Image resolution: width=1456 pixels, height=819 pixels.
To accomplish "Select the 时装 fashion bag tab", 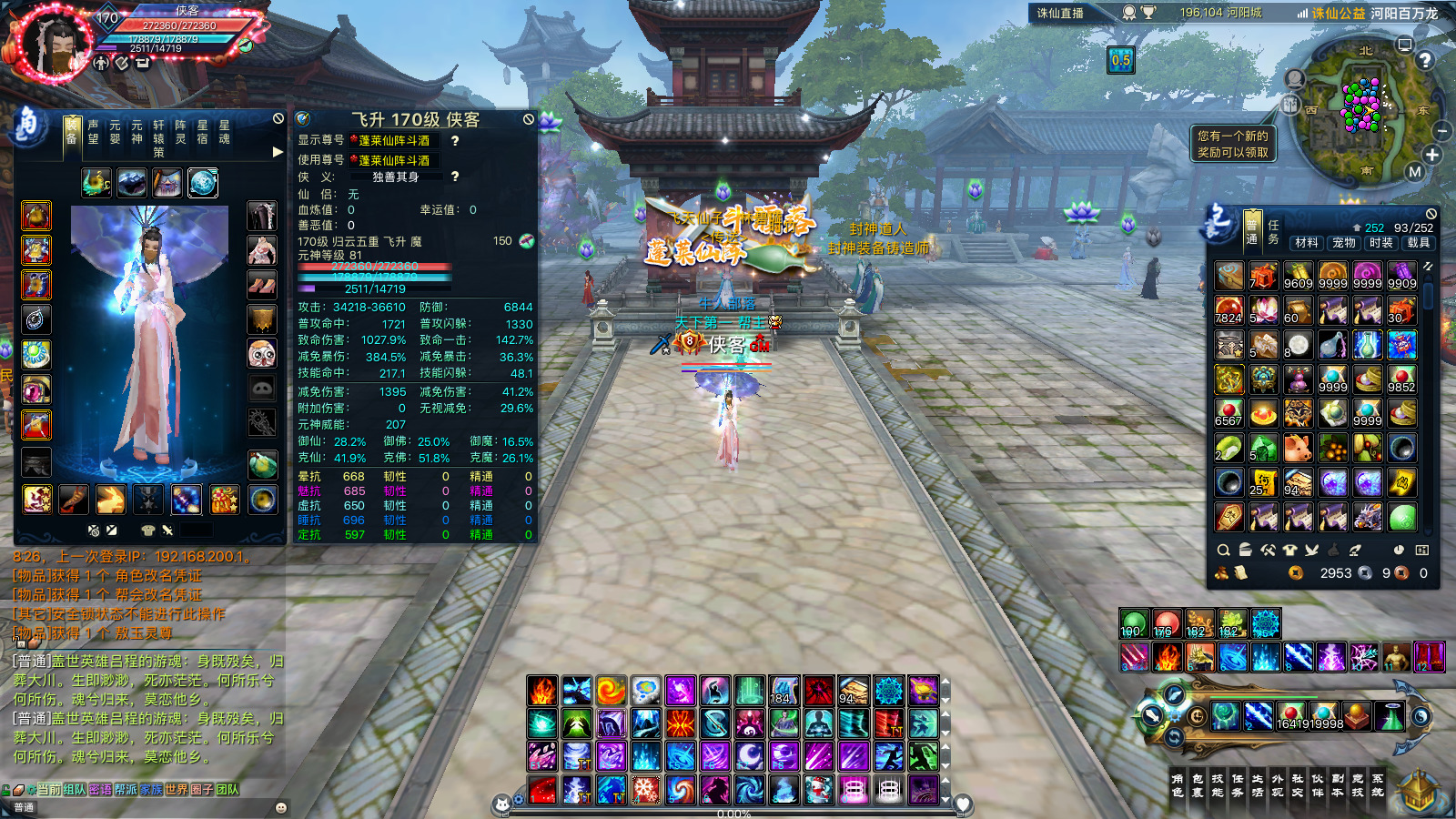I will (1381, 243).
